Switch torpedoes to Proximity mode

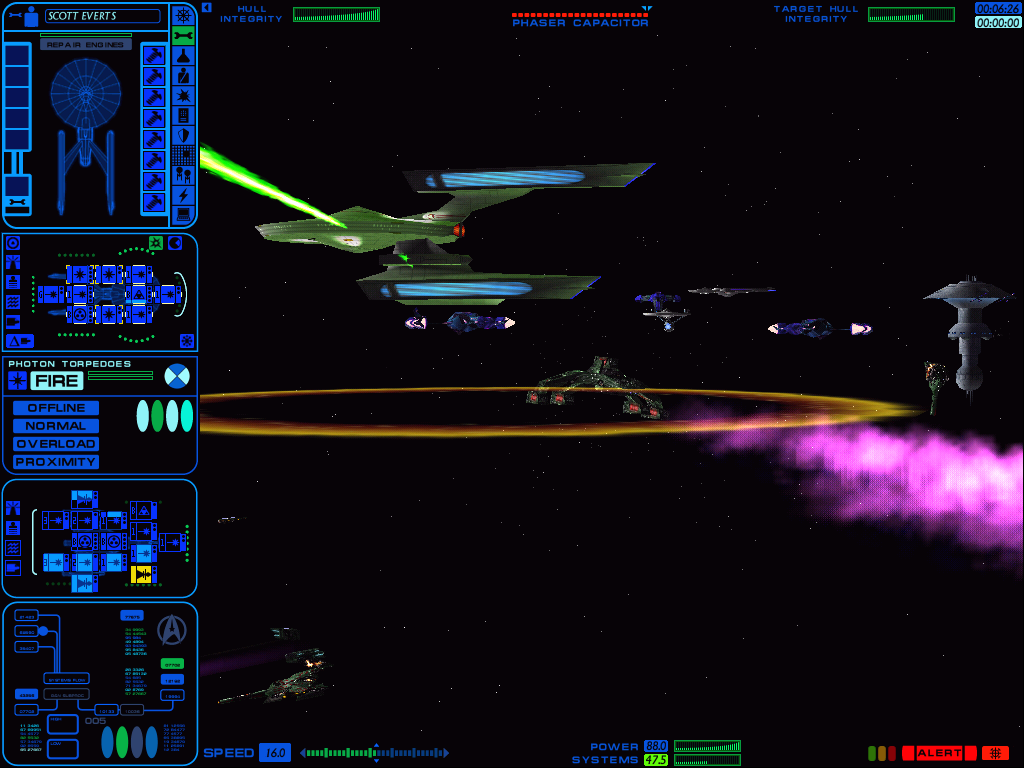pos(56,462)
